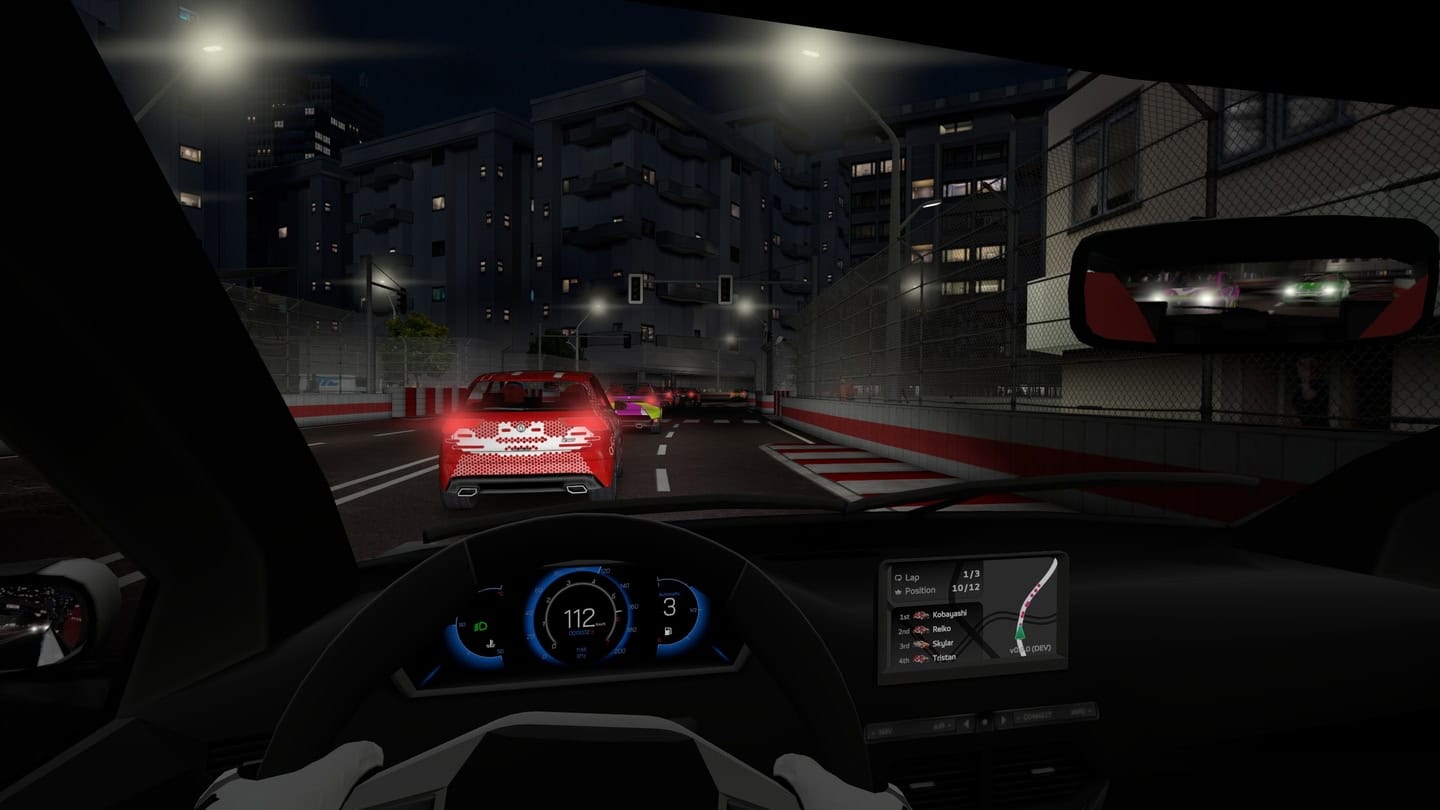The image size is (1440, 810).
Task: Click the right arrow on the media bar
Action: (x=1003, y=719)
